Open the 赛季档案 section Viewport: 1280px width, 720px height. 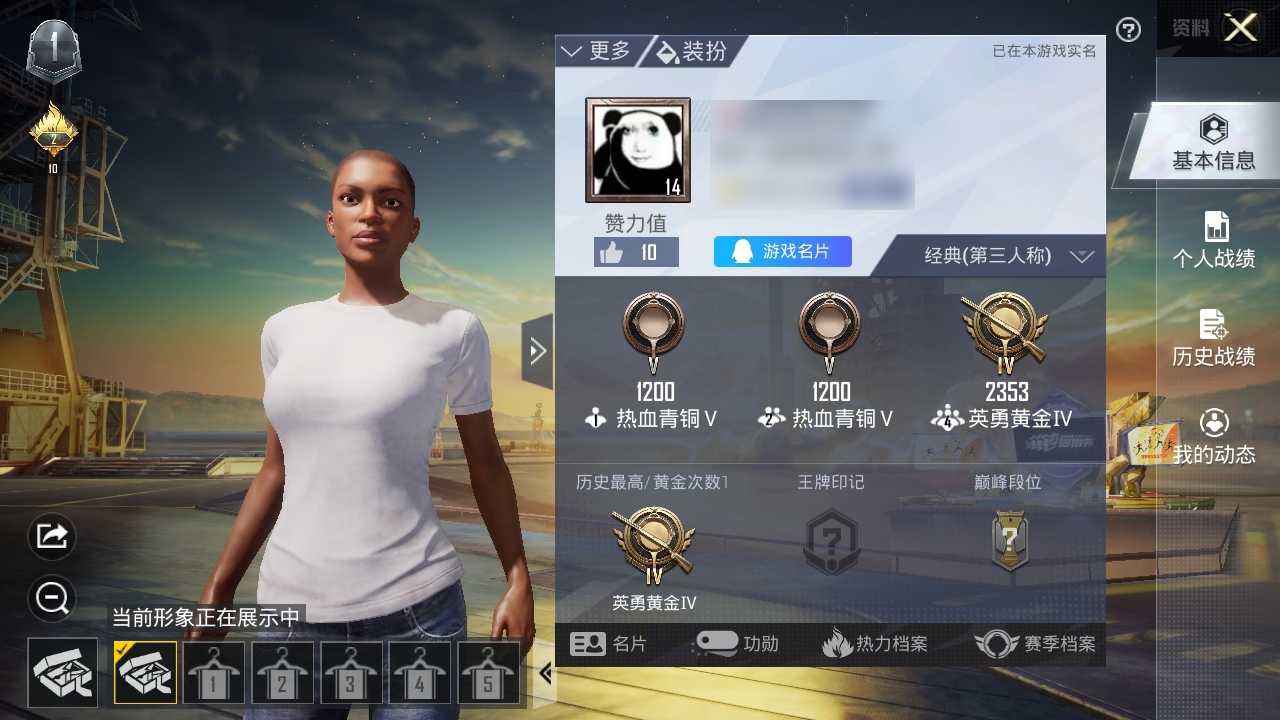(1036, 644)
